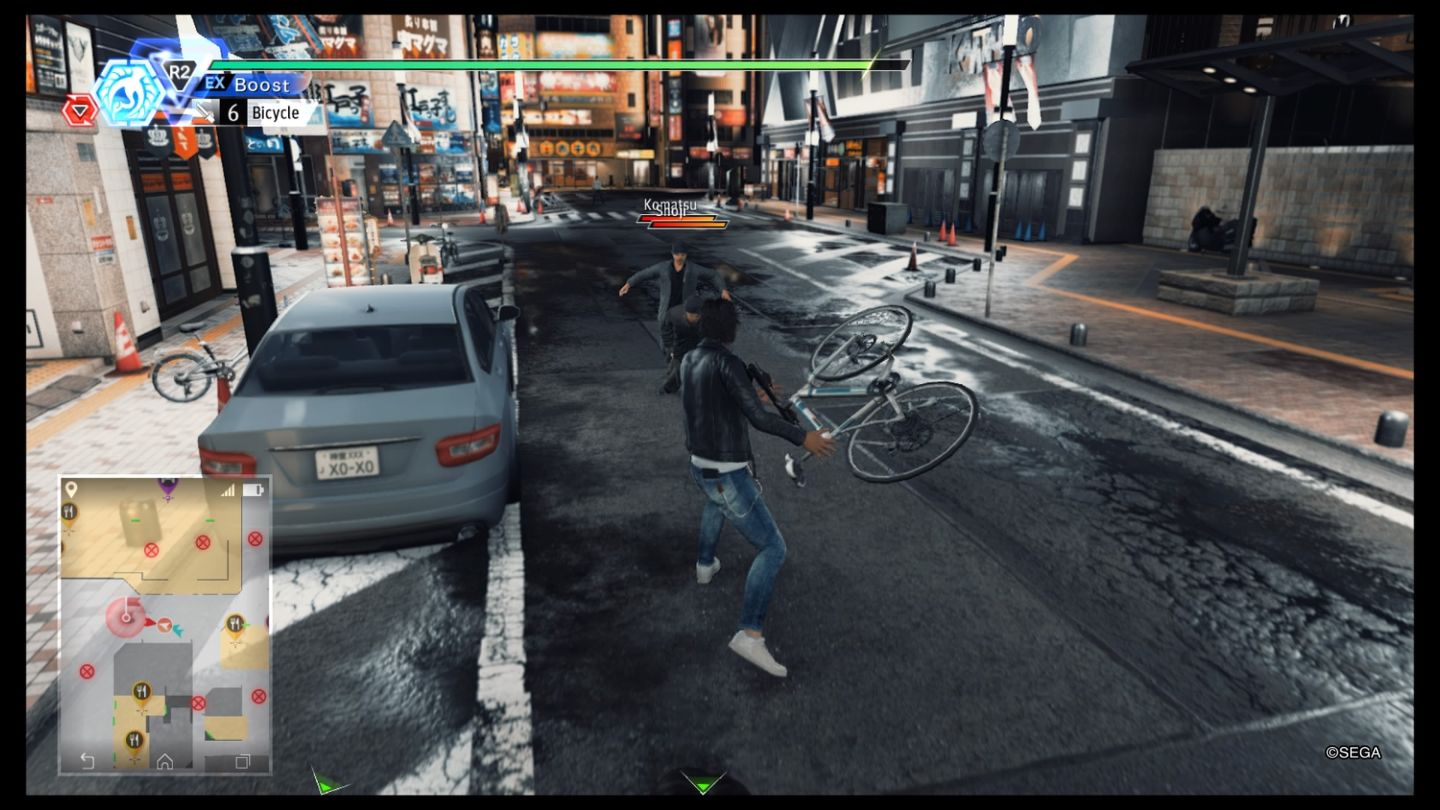Open the recent-apps square icon on the minimap
Screen dimensions: 1440x810
pos(242,762)
